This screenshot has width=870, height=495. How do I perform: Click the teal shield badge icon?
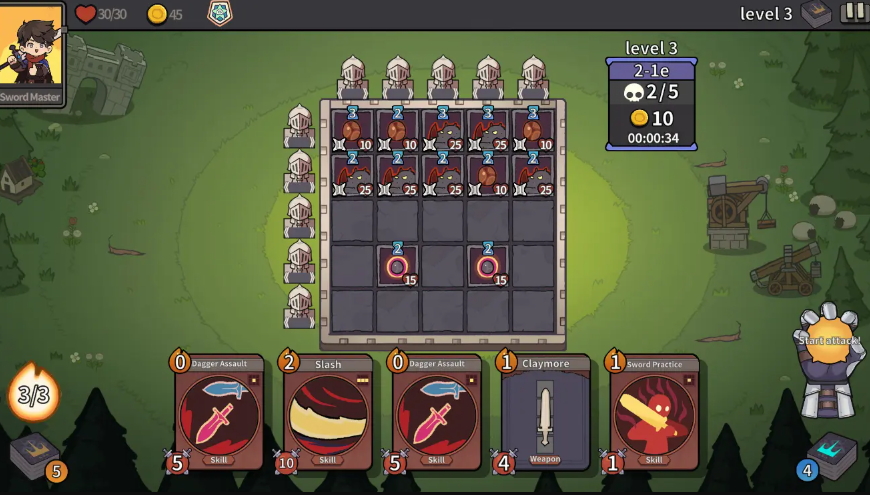pos(219,13)
